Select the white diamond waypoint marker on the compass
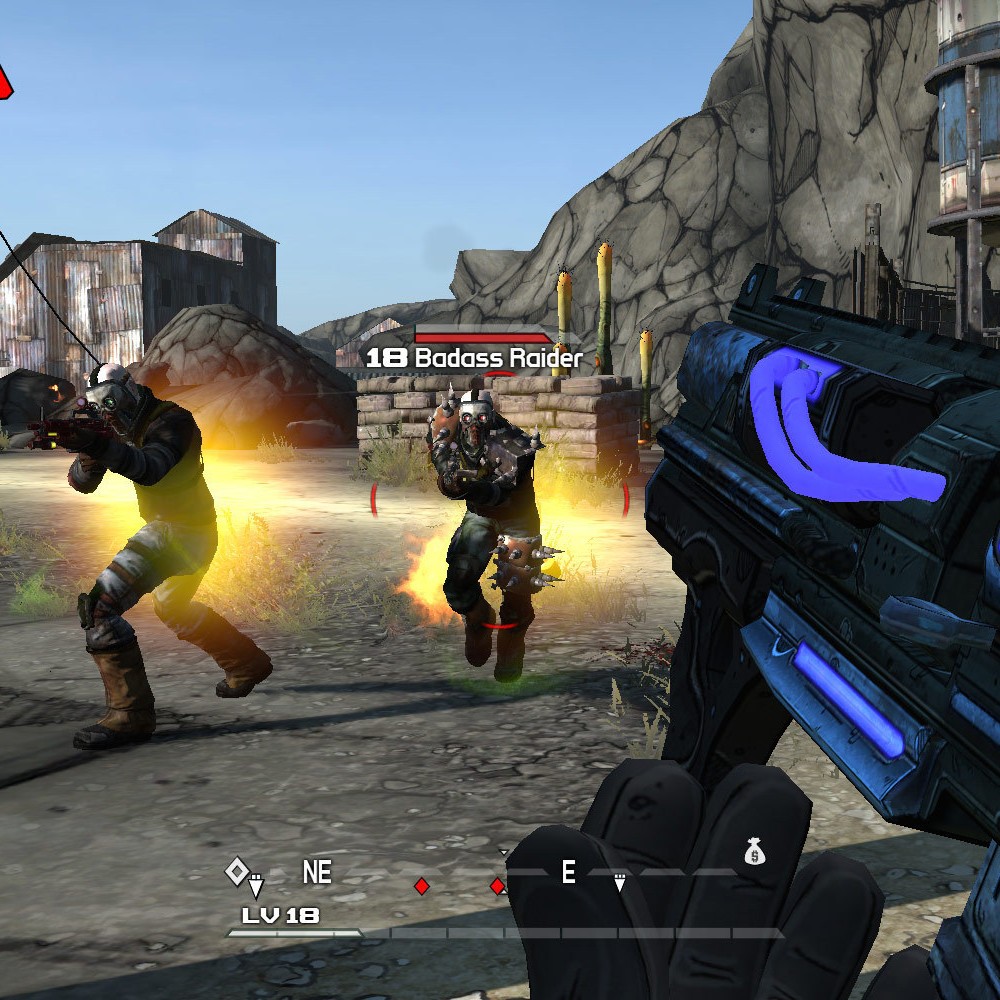 (x=236, y=871)
